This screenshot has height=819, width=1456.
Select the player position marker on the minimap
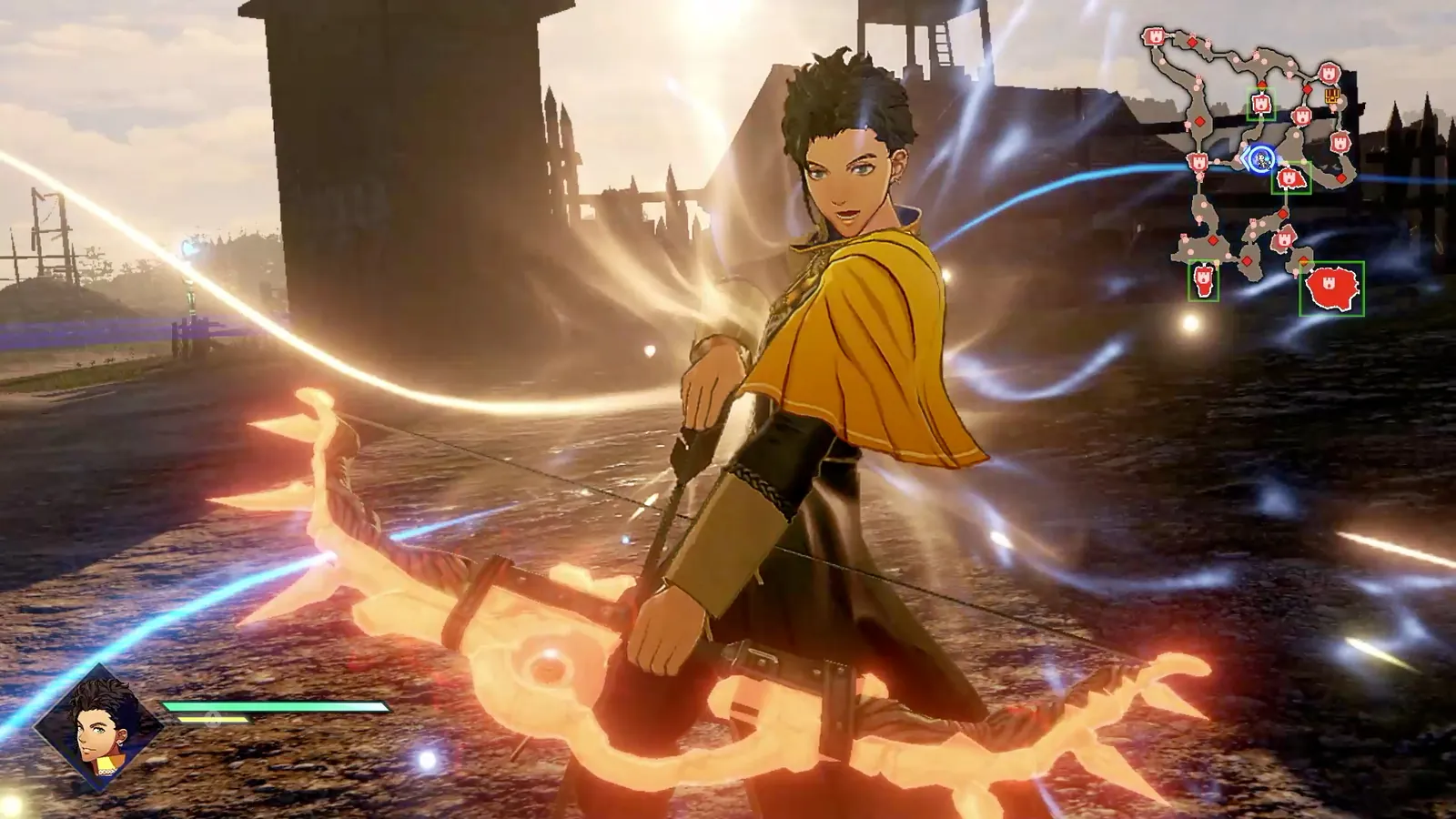[x=1260, y=157]
